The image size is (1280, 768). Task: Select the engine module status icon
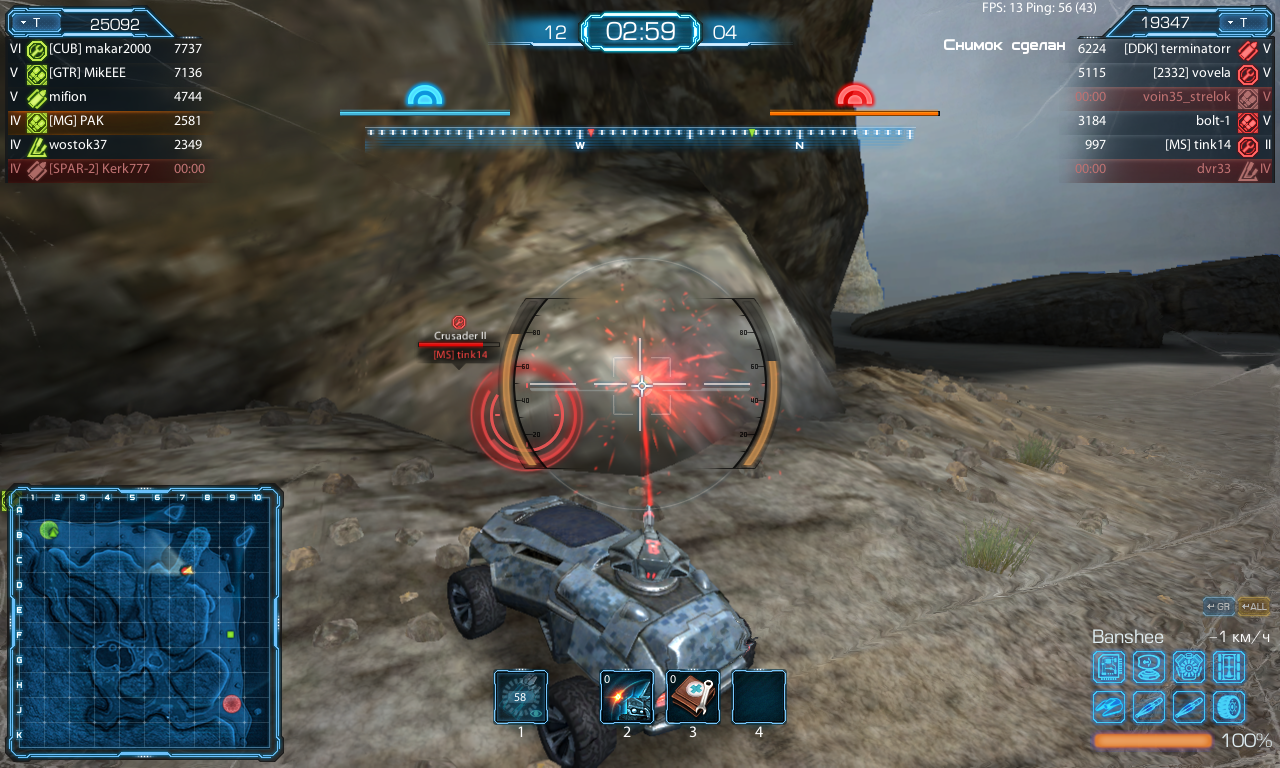[1189, 667]
